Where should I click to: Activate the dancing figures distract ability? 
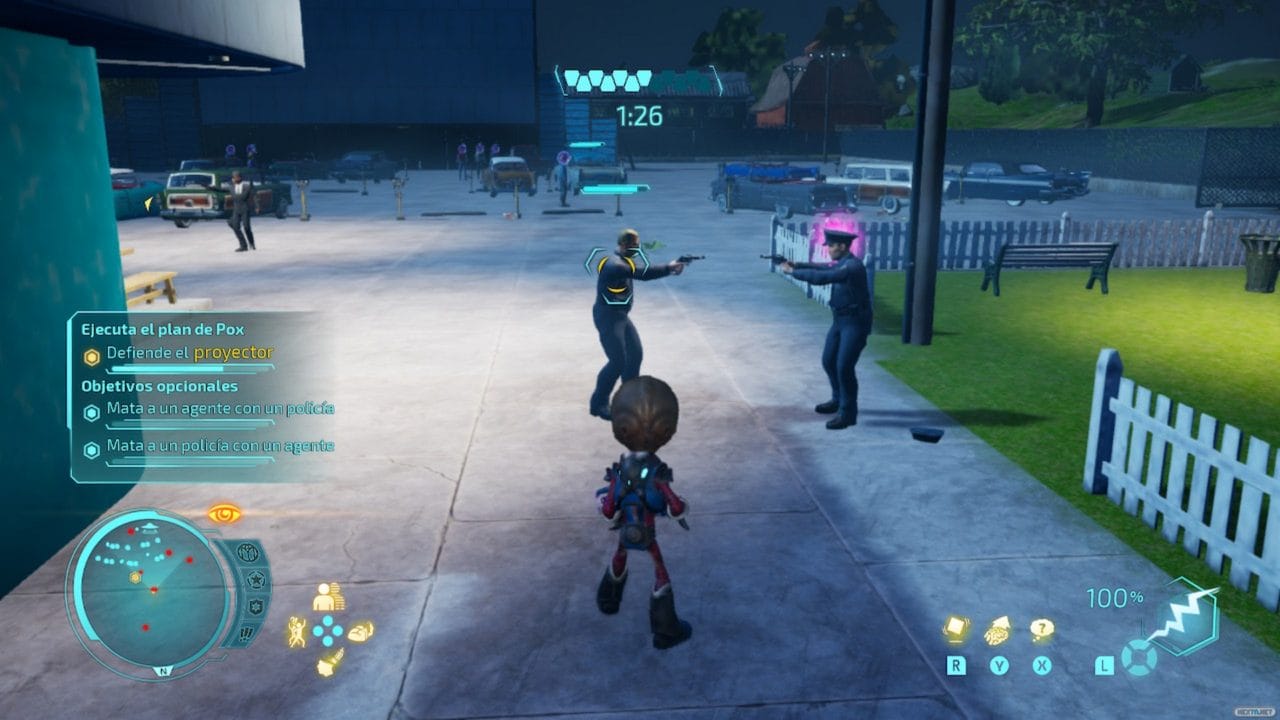point(297,631)
